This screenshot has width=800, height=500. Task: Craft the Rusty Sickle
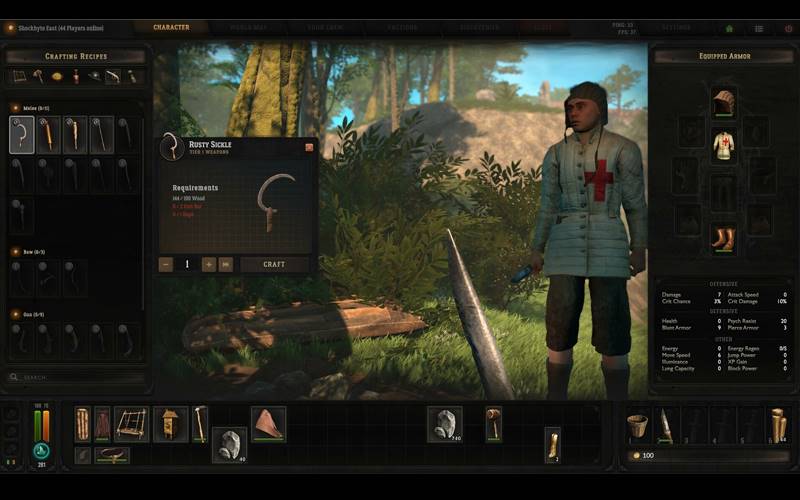(274, 264)
